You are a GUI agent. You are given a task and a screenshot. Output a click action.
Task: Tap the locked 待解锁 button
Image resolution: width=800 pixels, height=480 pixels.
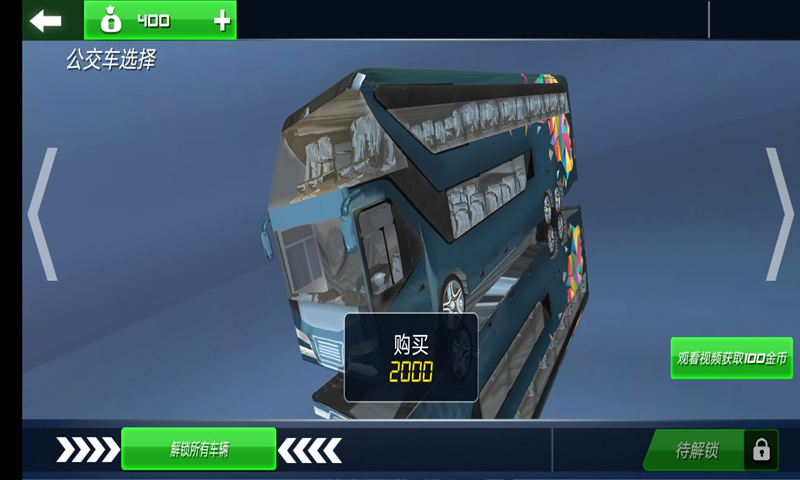[x=711, y=450]
